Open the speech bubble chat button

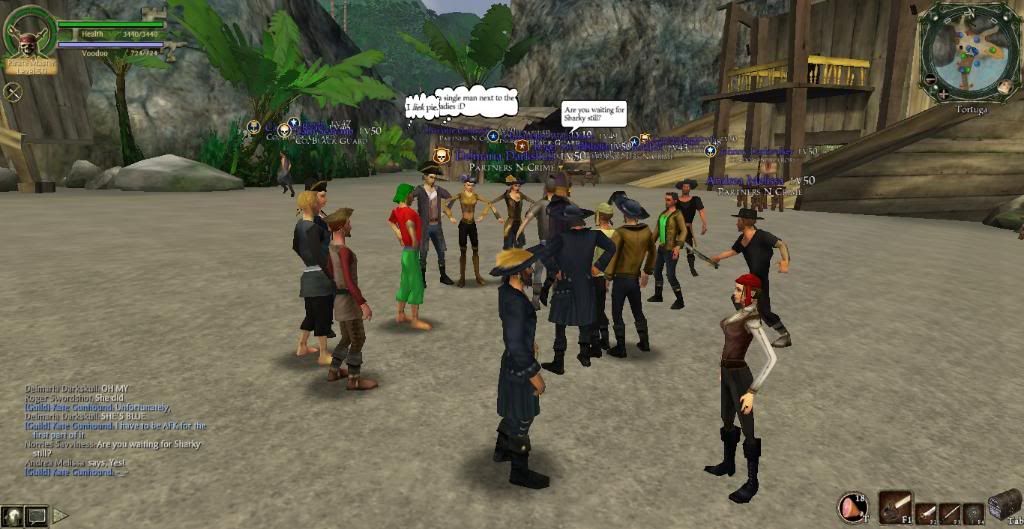click(x=37, y=516)
